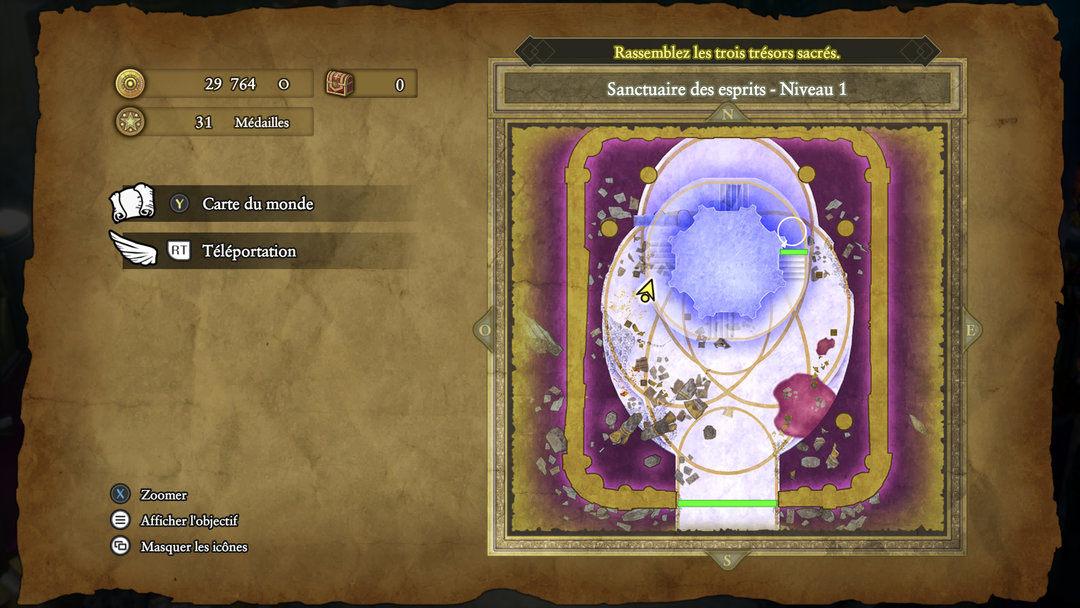Click the yellow player arrow marker on map
Screen dimensions: 1080x608
[x=646, y=291]
